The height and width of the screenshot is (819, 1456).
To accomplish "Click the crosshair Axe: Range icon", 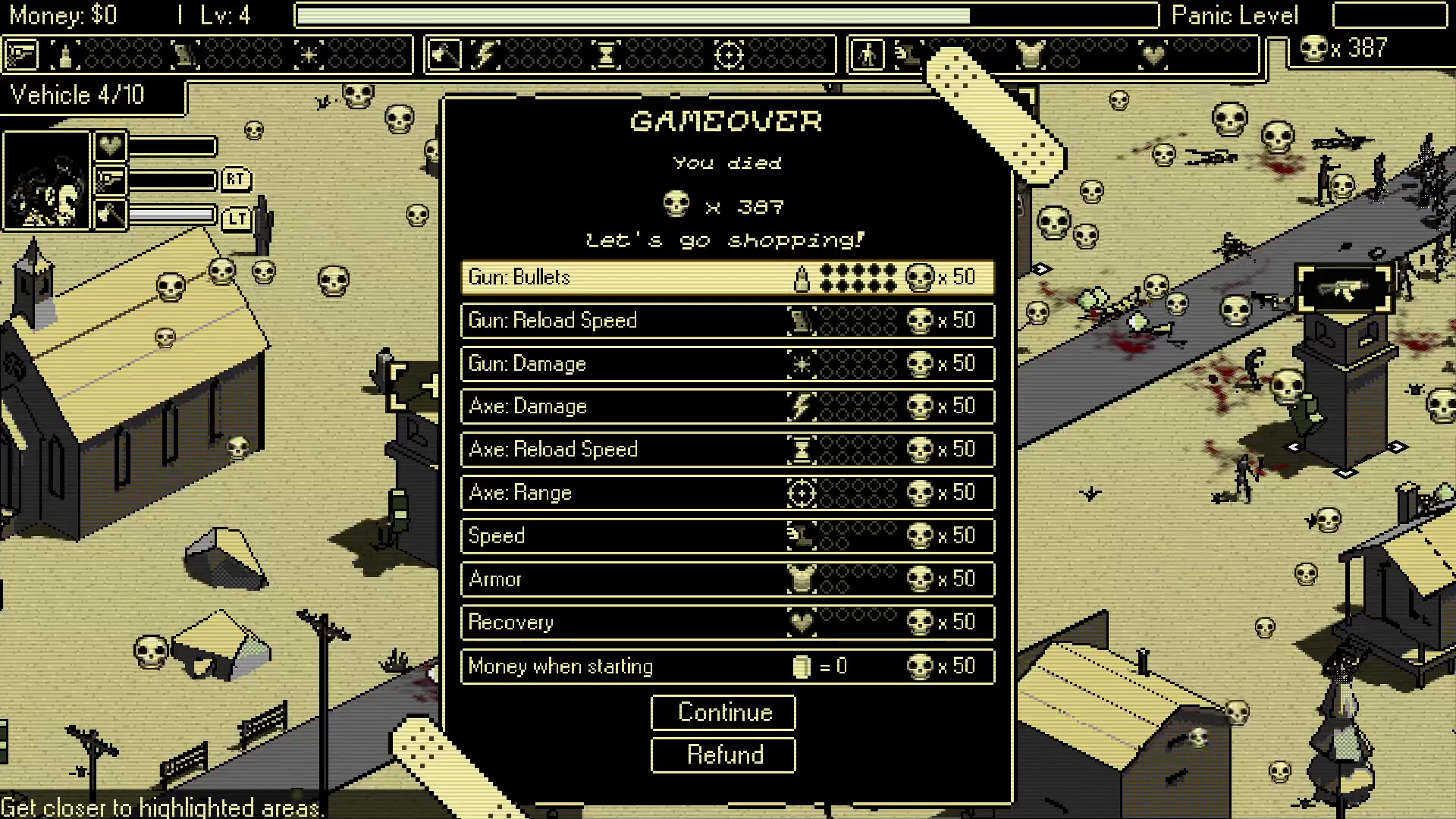I will coord(802,492).
